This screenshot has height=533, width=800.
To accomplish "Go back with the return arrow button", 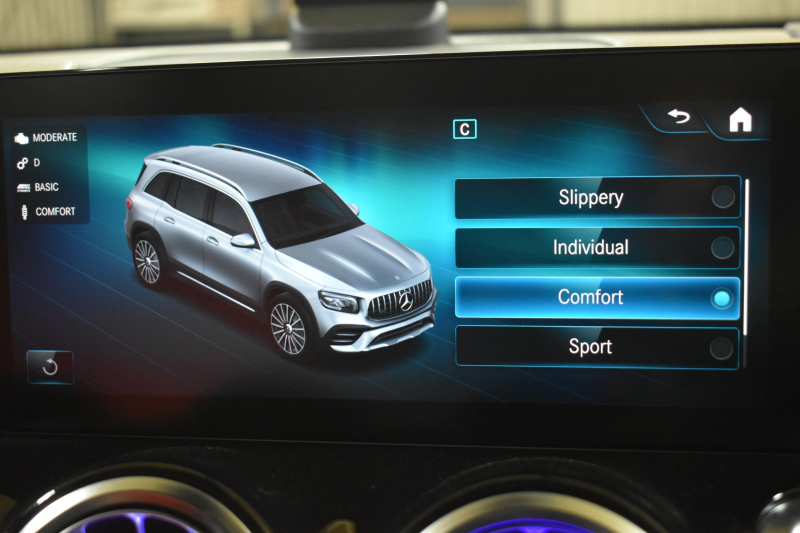I will [679, 118].
